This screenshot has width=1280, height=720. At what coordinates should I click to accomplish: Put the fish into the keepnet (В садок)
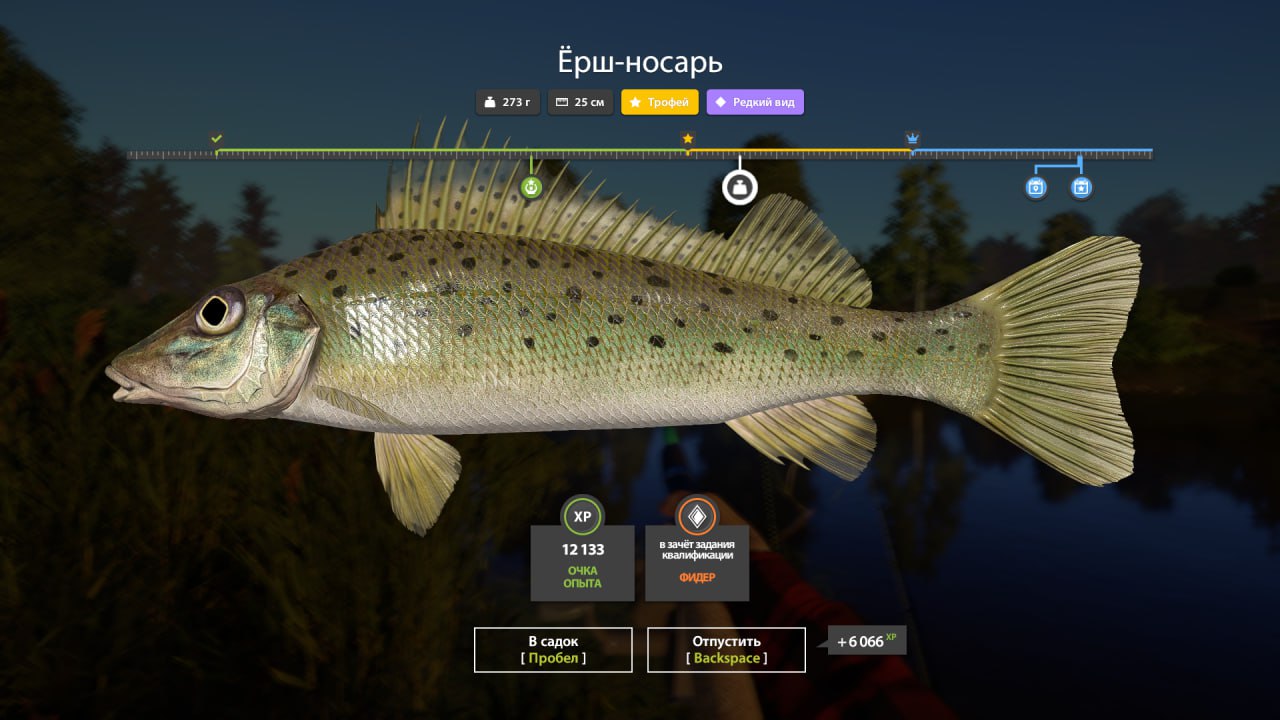(x=553, y=649)
